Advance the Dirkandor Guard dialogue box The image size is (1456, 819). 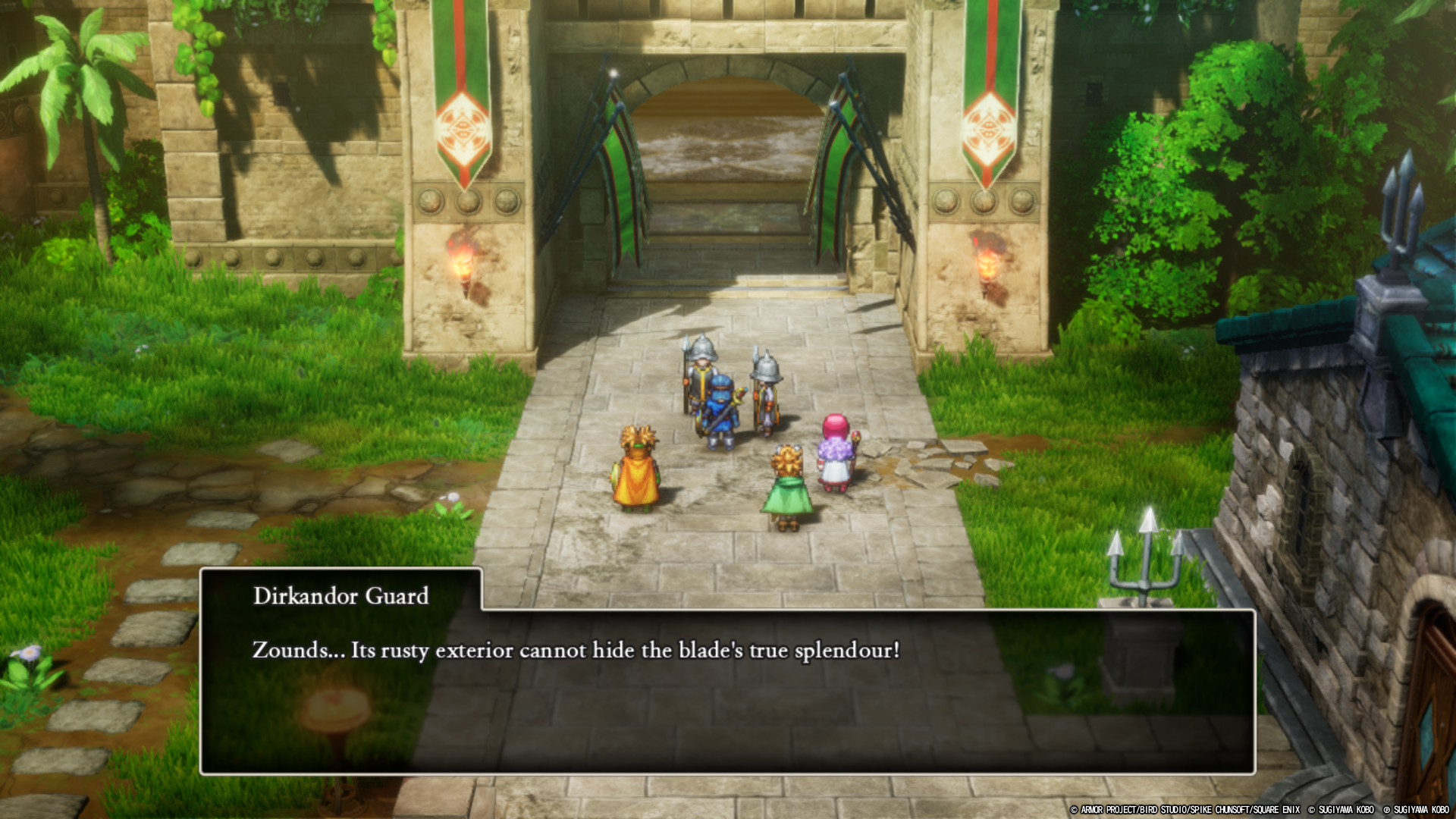tap(726, 690)
